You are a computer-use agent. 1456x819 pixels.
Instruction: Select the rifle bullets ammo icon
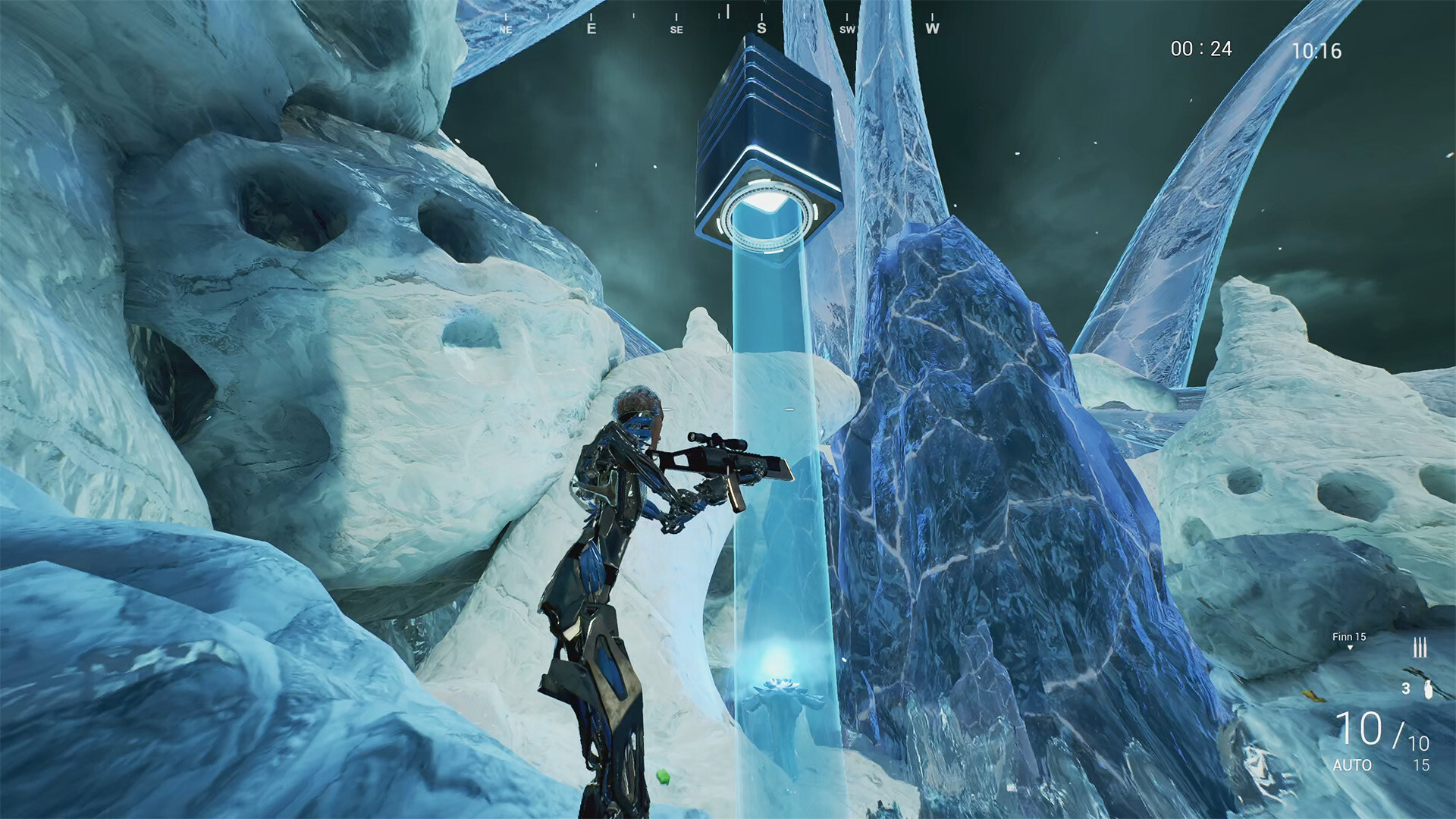click(1420, 646)
